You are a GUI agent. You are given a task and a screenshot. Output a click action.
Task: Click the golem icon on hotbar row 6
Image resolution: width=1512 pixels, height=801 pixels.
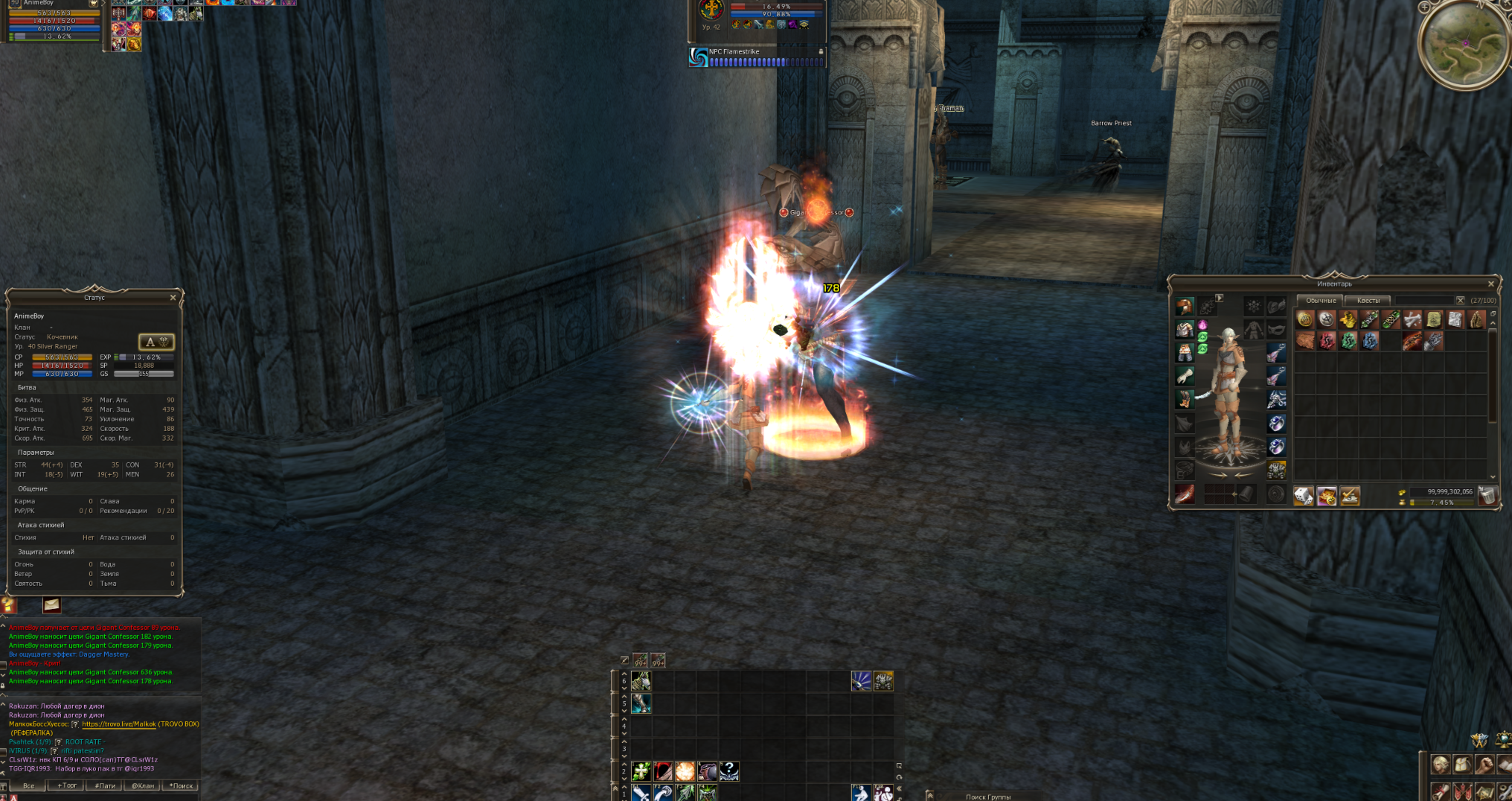(x=883, y=681)
